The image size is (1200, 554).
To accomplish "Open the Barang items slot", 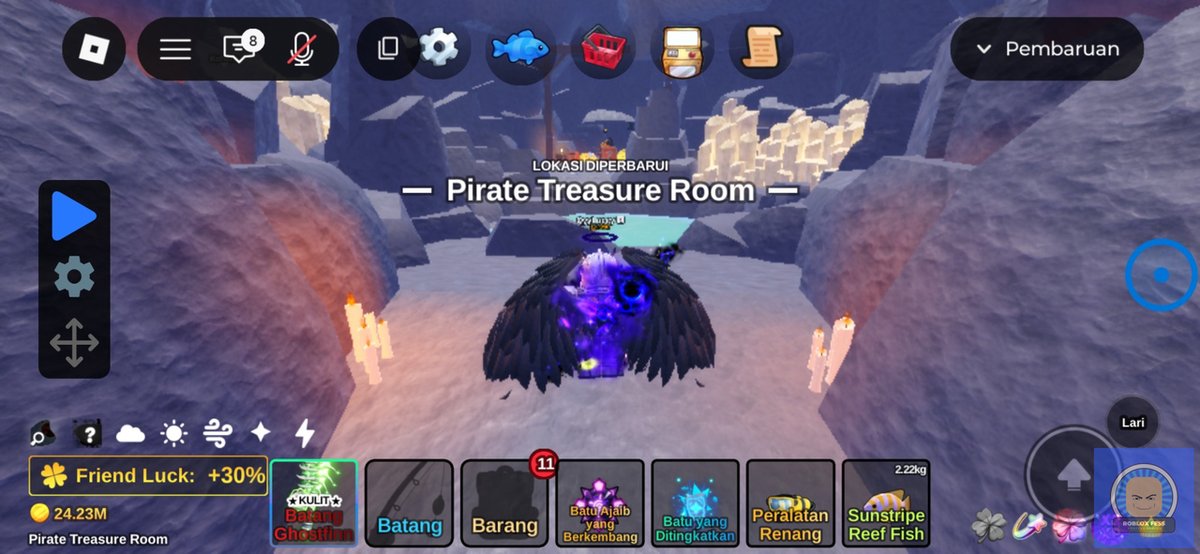I will (505, 503).
